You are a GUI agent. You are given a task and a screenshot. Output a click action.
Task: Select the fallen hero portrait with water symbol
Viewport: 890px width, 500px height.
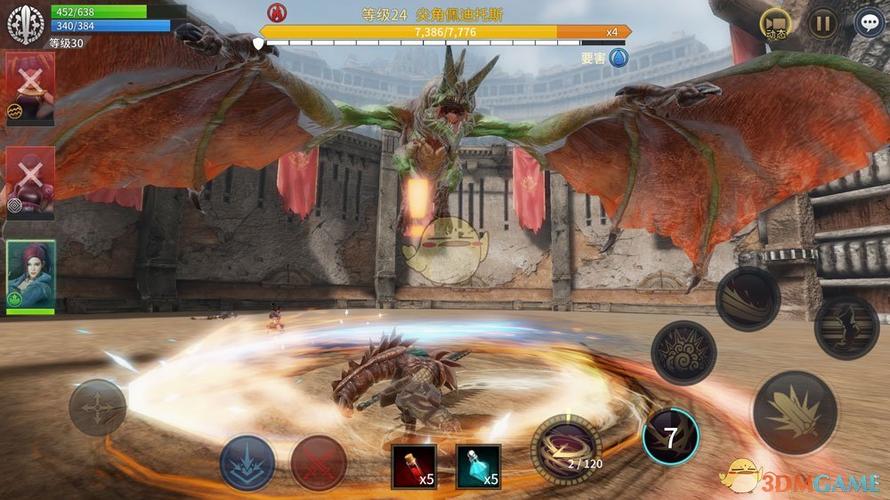[x=30, y=88]
